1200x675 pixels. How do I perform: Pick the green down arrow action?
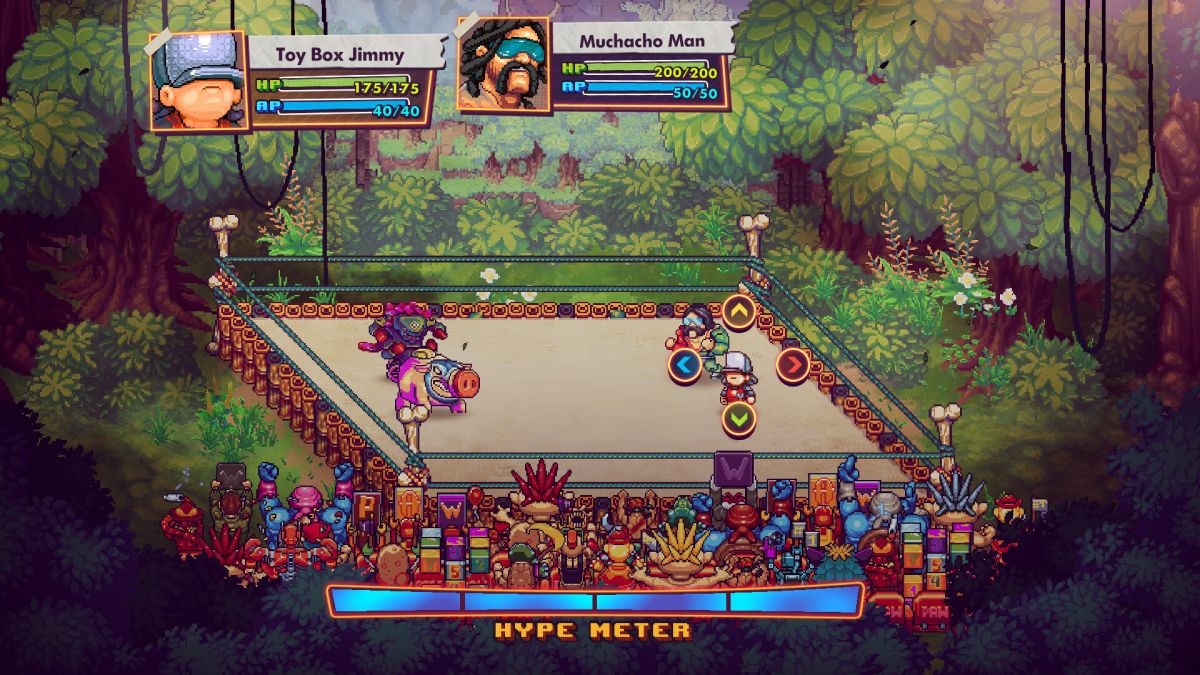click(x=739, y=418)
